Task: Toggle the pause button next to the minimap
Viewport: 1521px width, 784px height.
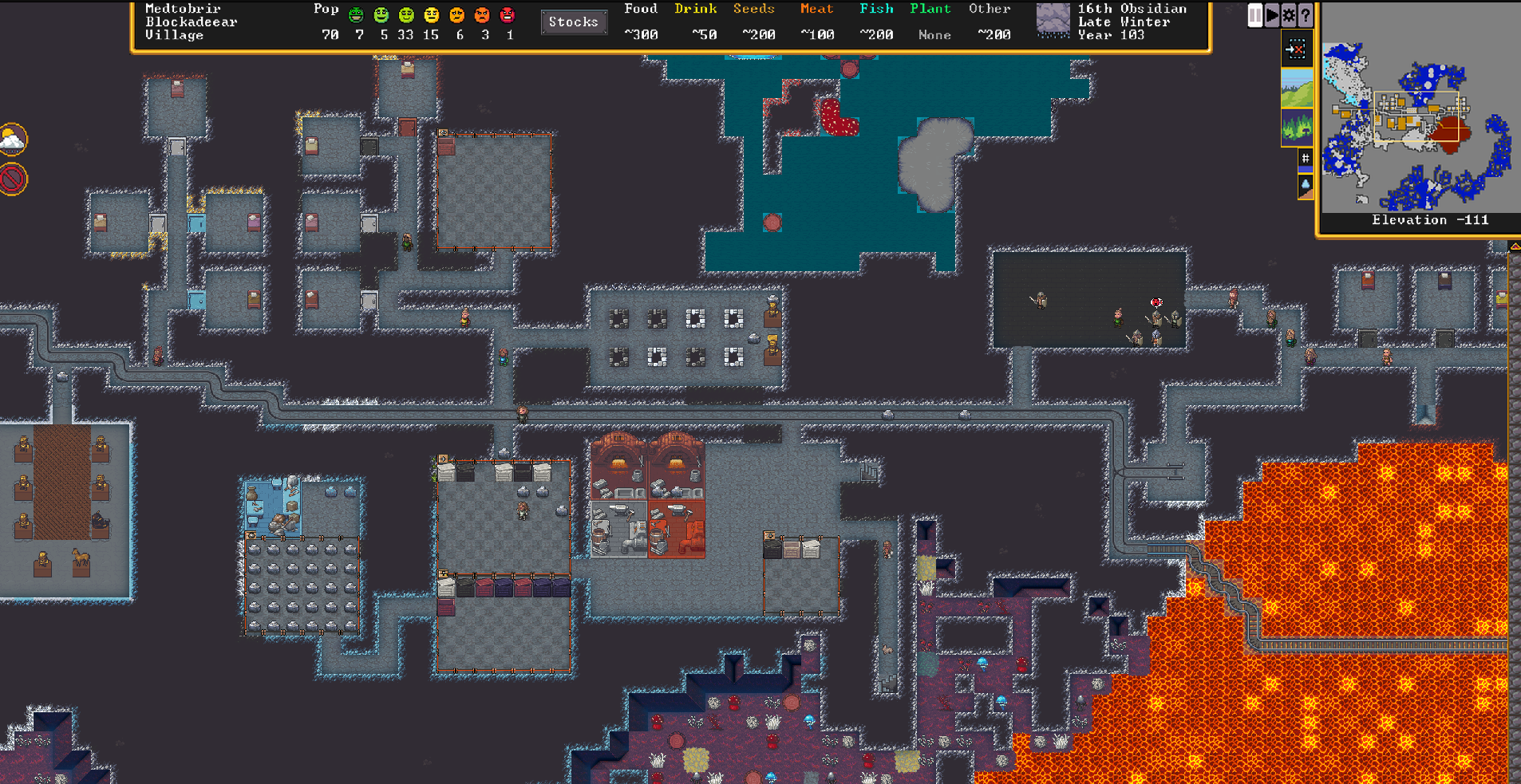Action: (x=1254, y=14)
